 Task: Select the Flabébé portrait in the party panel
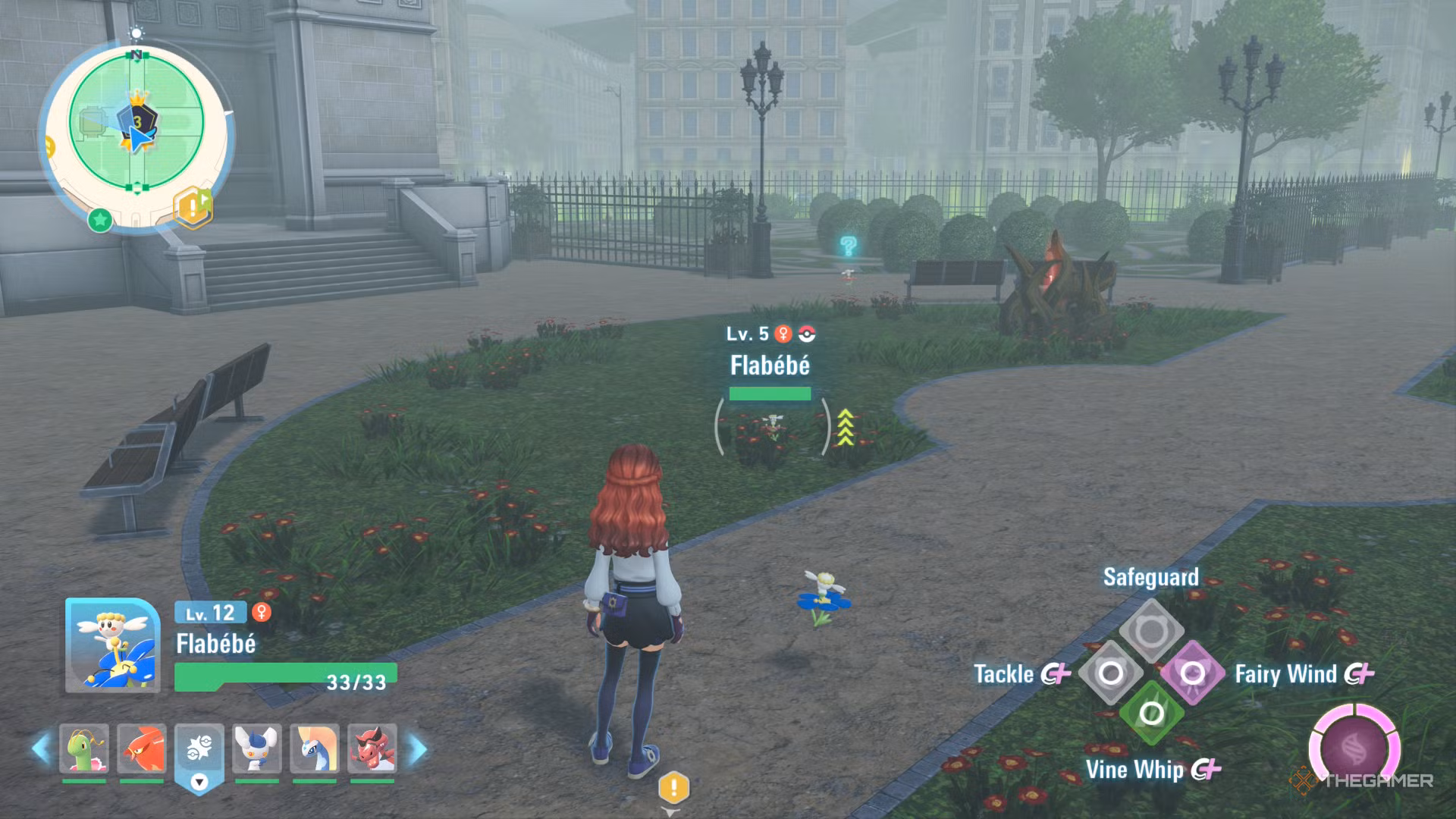coord(113,645)
